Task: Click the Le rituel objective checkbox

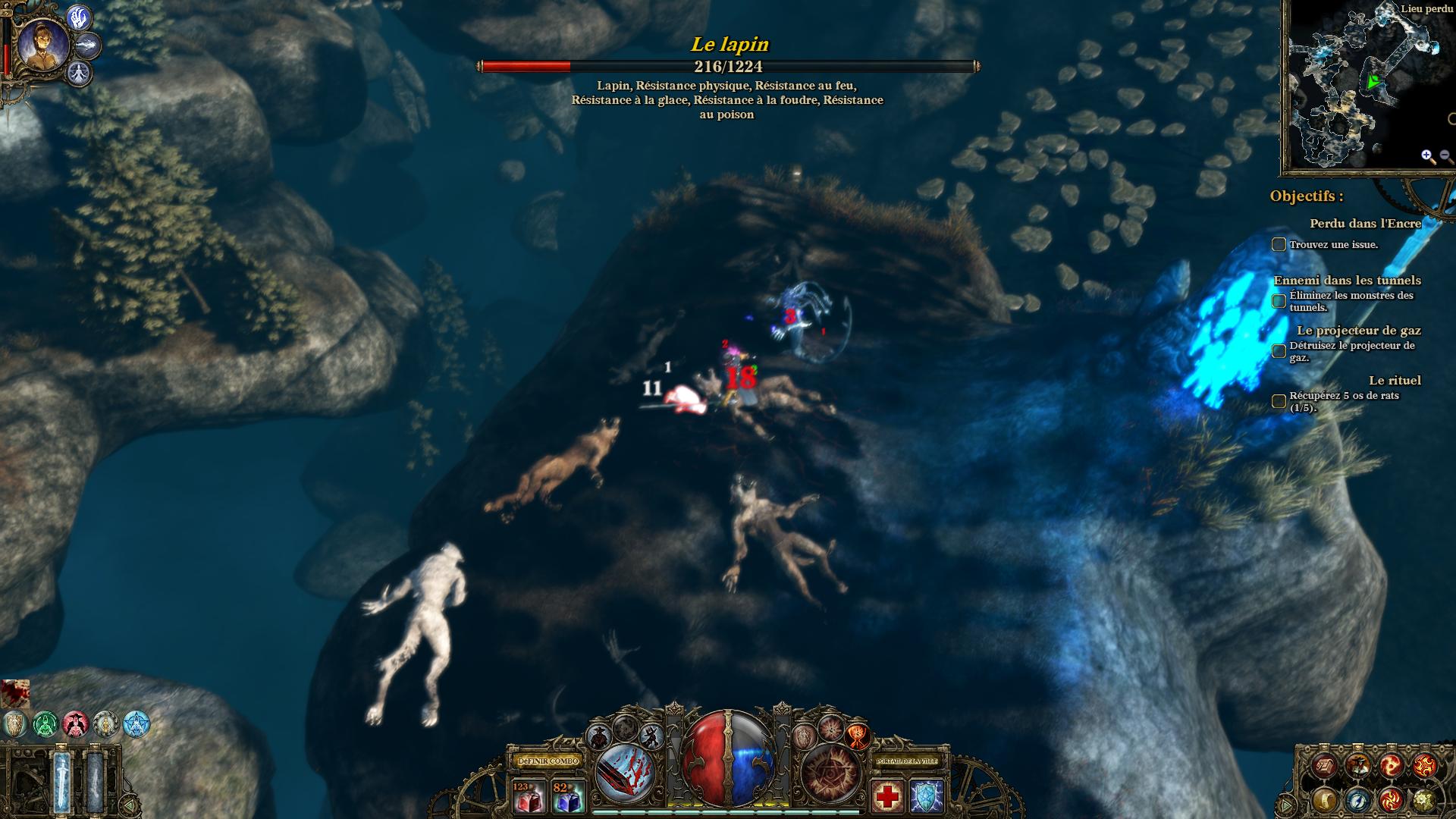Action: coord(1279,401)
